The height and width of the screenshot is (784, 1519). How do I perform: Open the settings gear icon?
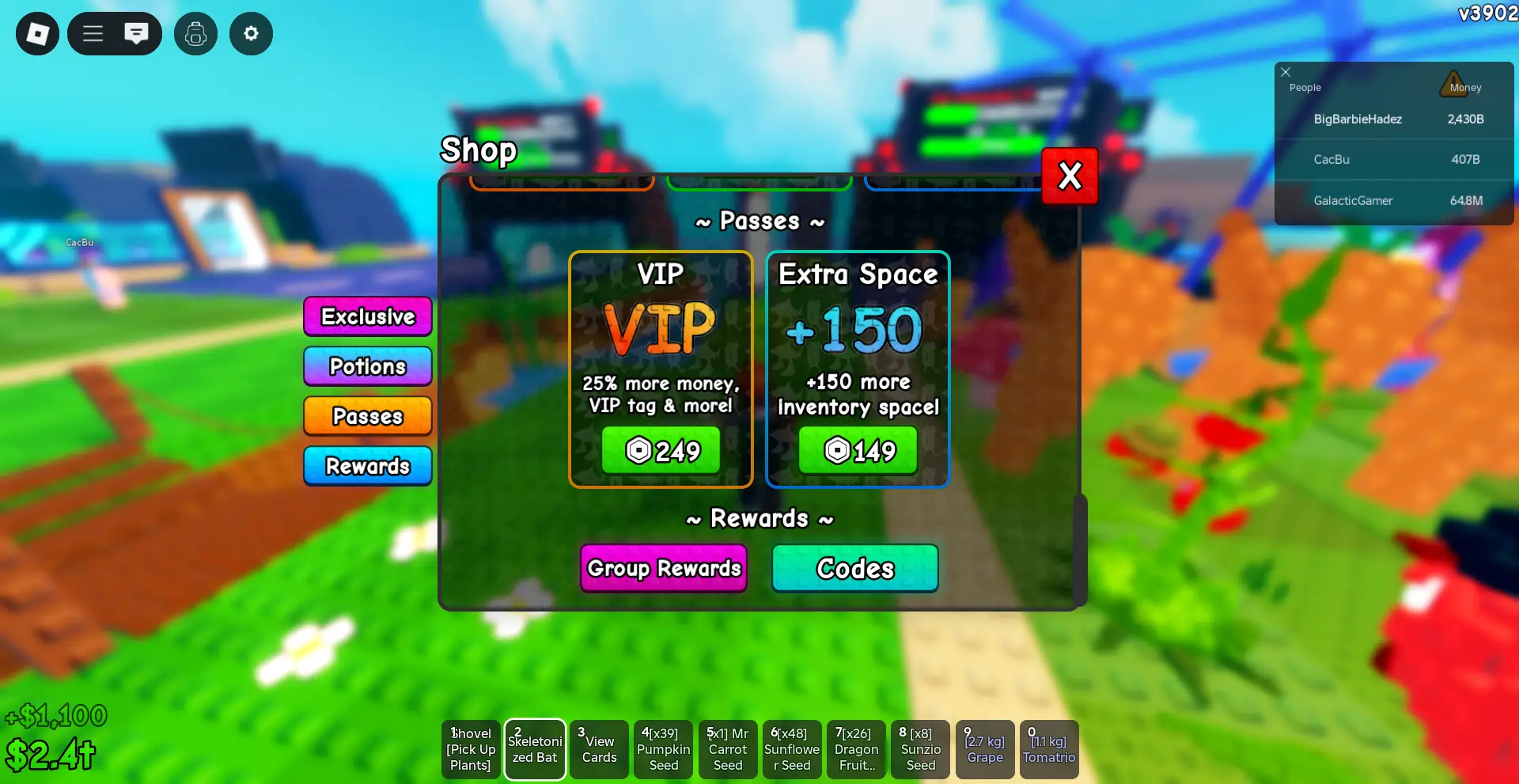(251, 33)
